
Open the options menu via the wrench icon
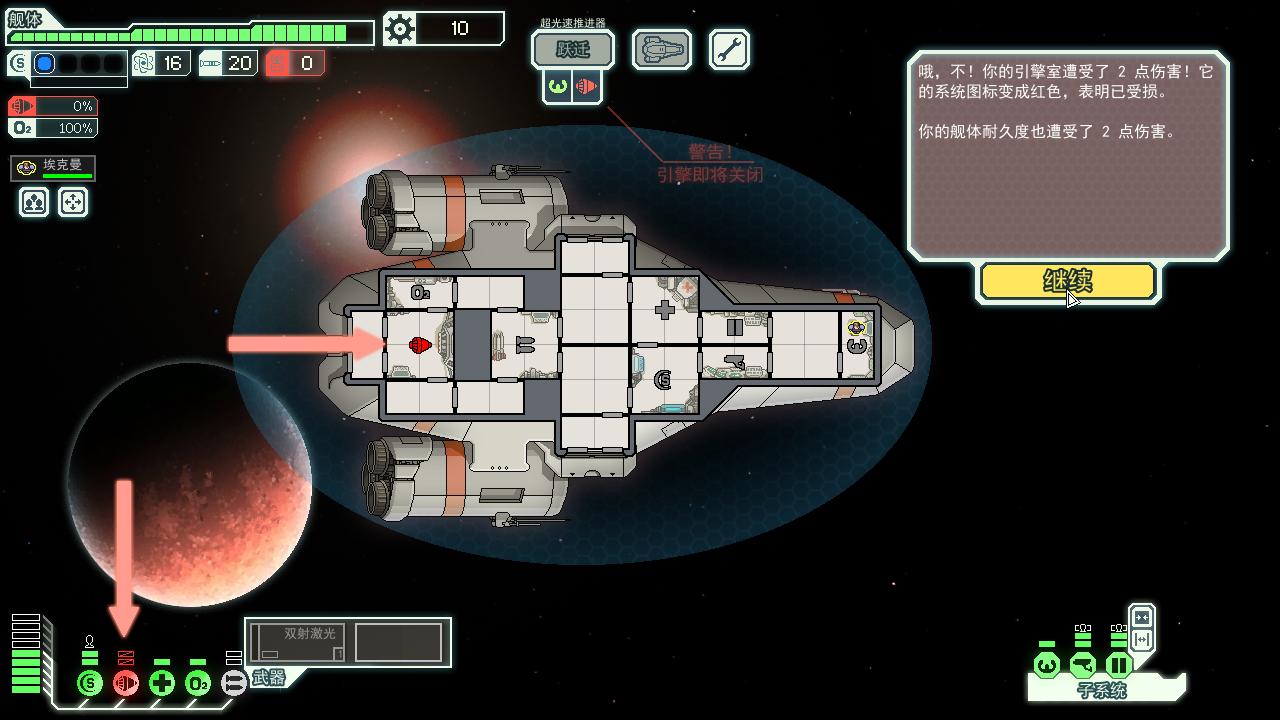coord(729,48)
